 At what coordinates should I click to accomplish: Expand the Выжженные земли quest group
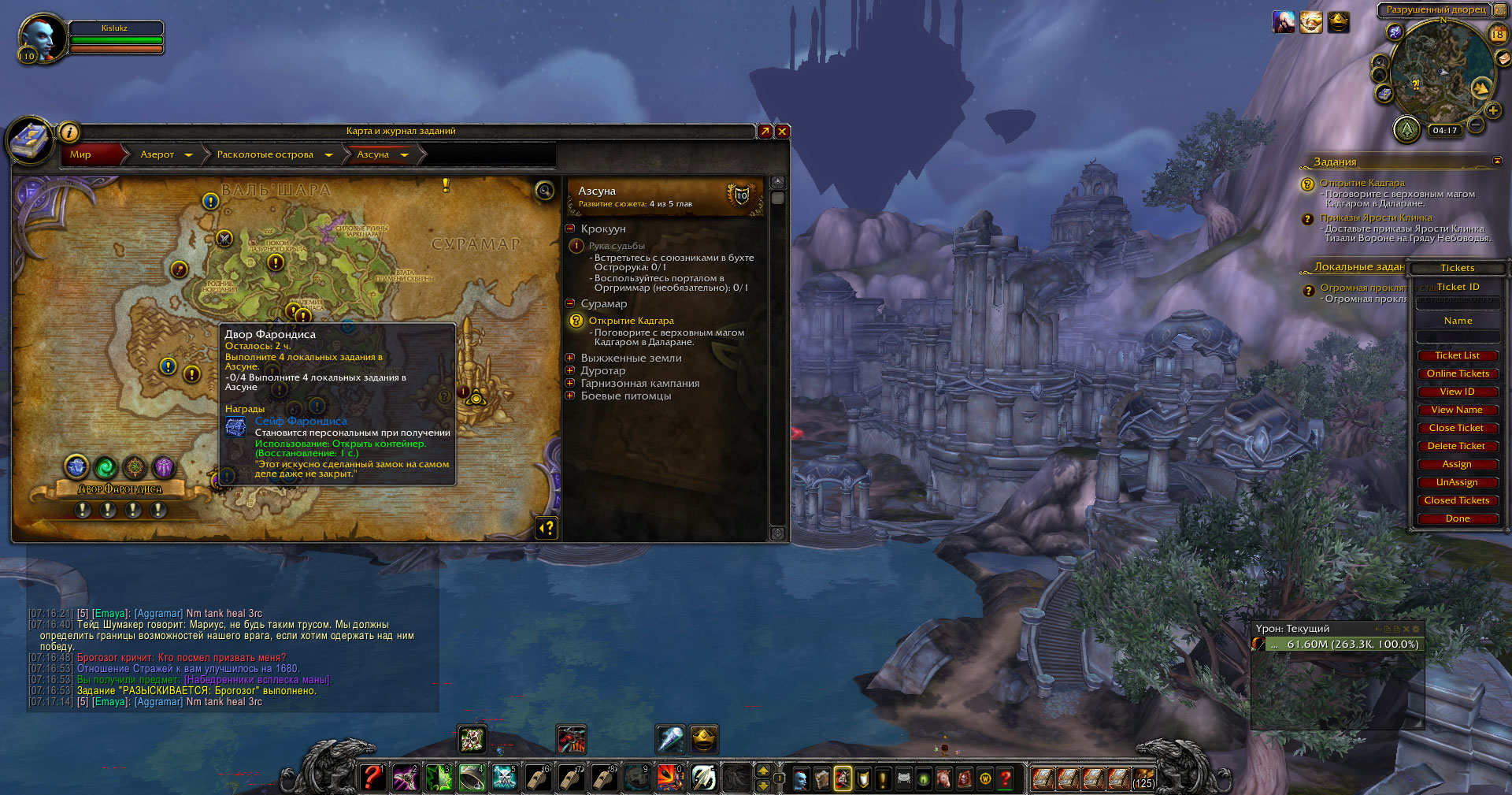(570, 358)
